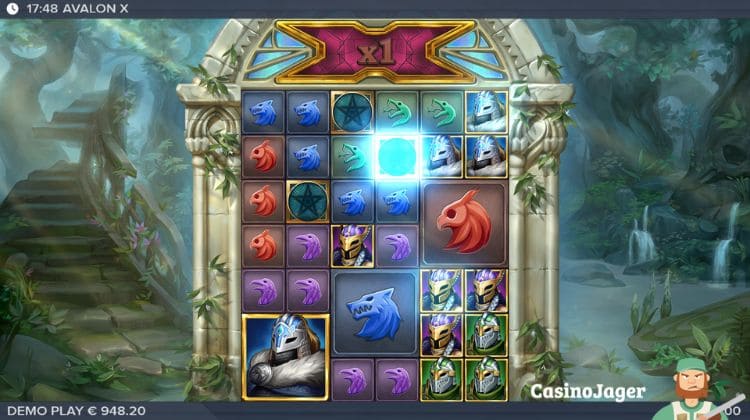The height and width of the screenshot is (420, 750).
Task: Select the large blue wolf symbol
Action: point(375,312)
